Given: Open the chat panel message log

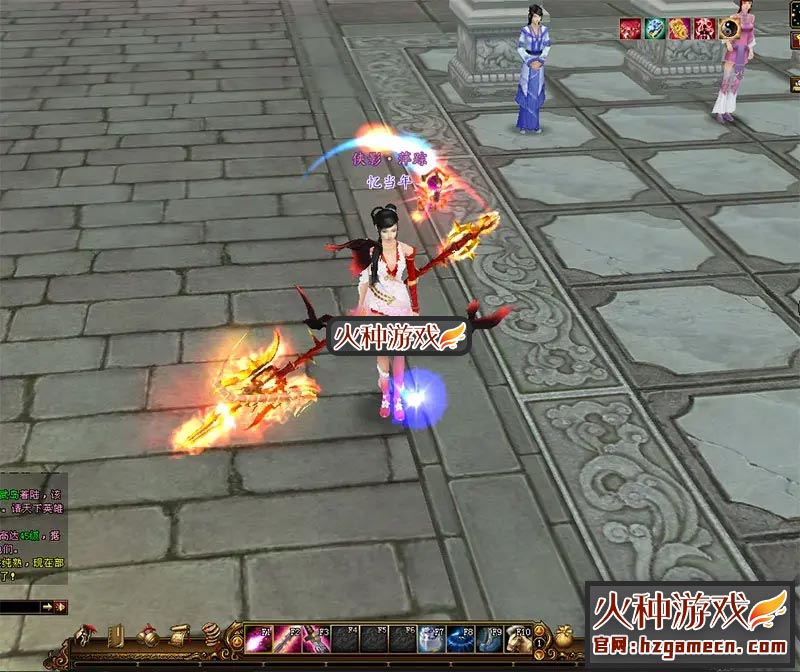Looking at the screenshot, I should [30, 528].
